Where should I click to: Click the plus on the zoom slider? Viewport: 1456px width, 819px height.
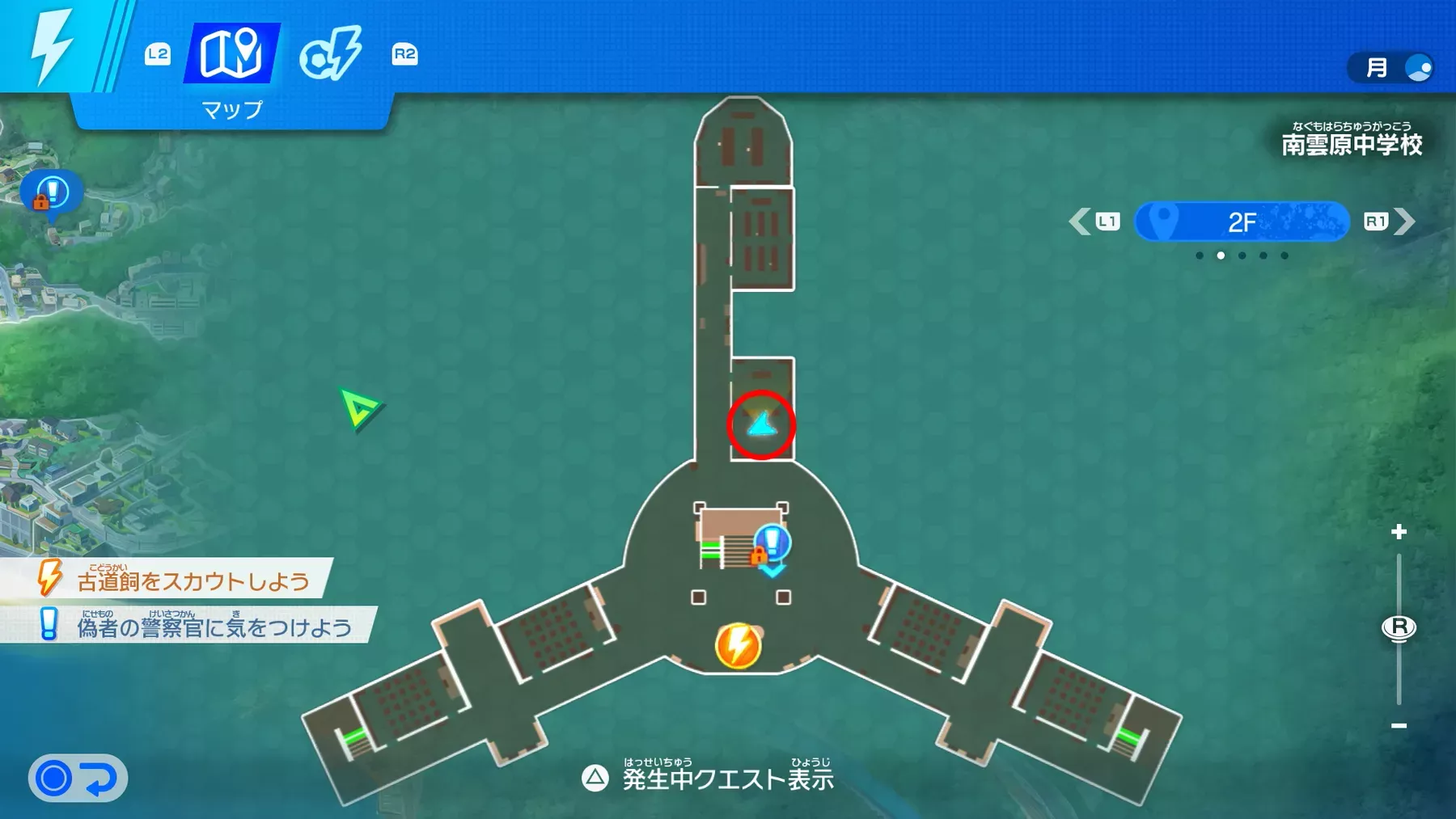tap(1398, 531)
